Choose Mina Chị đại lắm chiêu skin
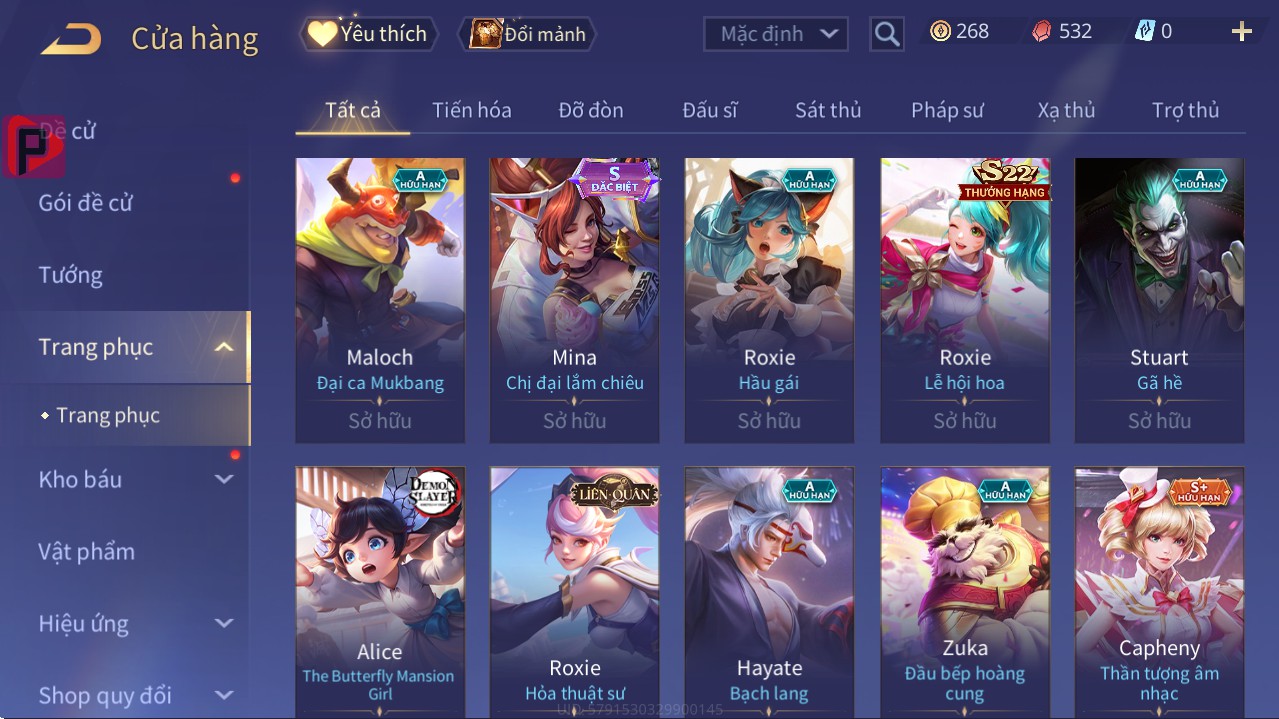The width and height of the screenshot is (1279, 719). pos(574,299)
